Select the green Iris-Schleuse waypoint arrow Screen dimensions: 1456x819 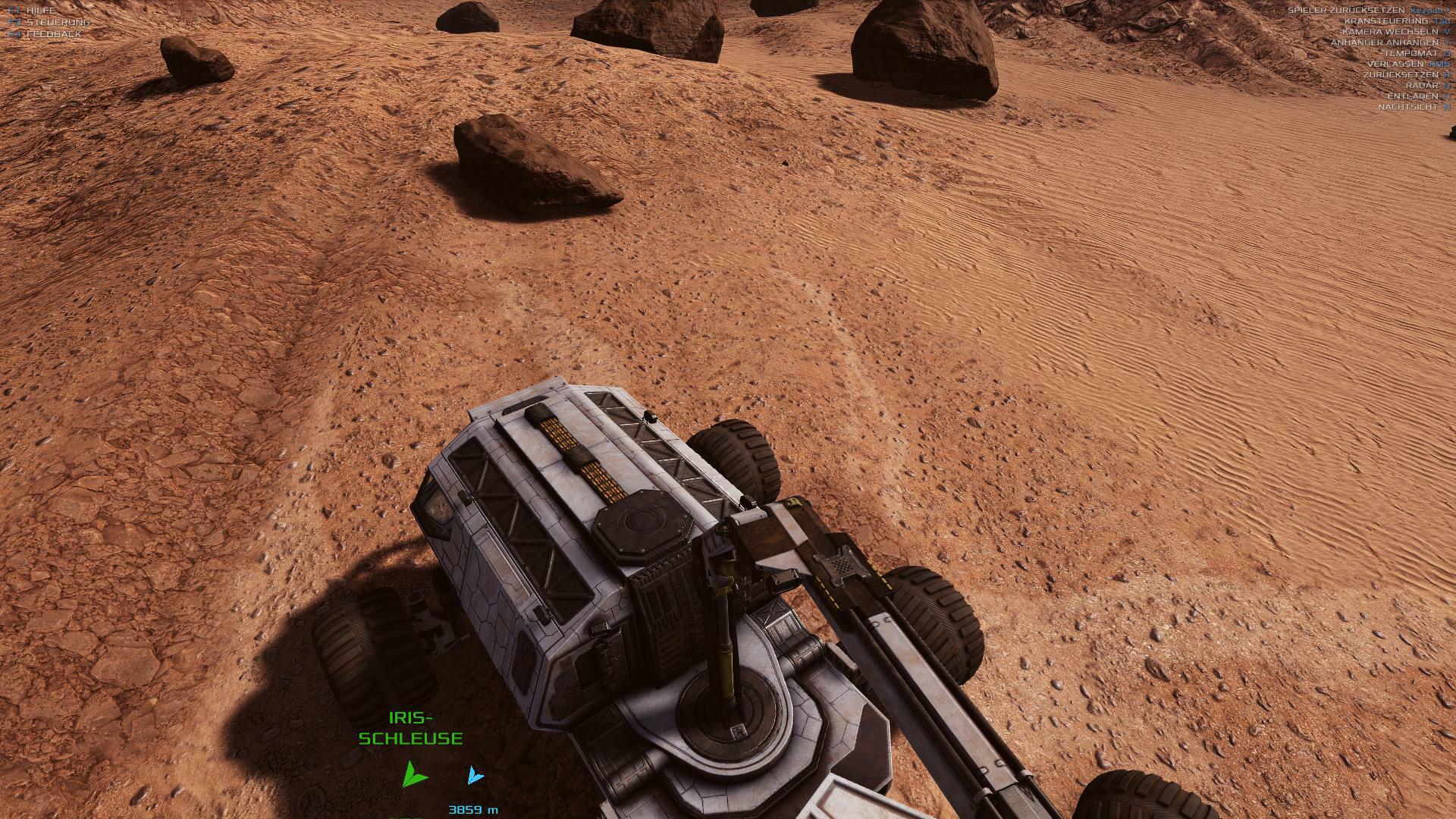(413, 773)
